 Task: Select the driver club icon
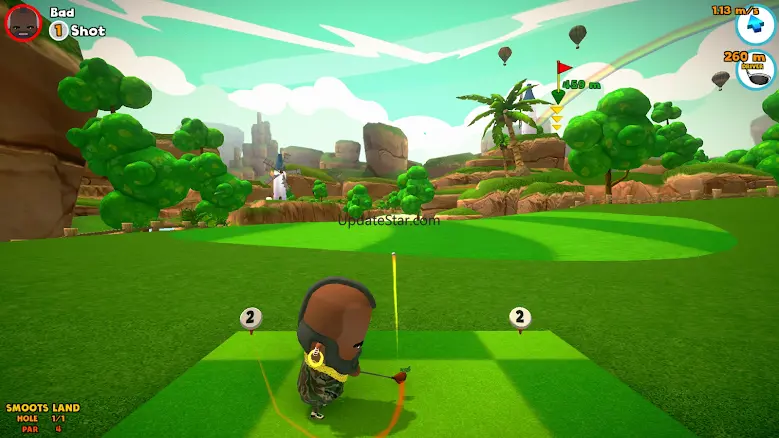point(757,73)
